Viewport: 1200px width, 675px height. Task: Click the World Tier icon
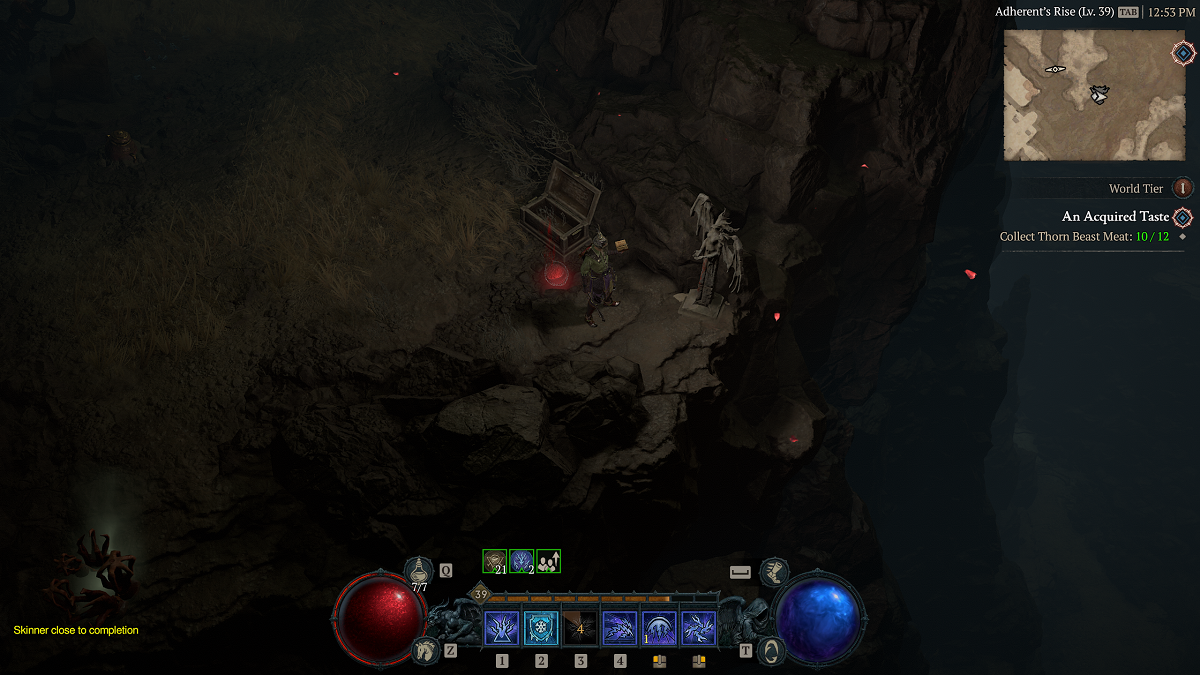[1183, 188]
